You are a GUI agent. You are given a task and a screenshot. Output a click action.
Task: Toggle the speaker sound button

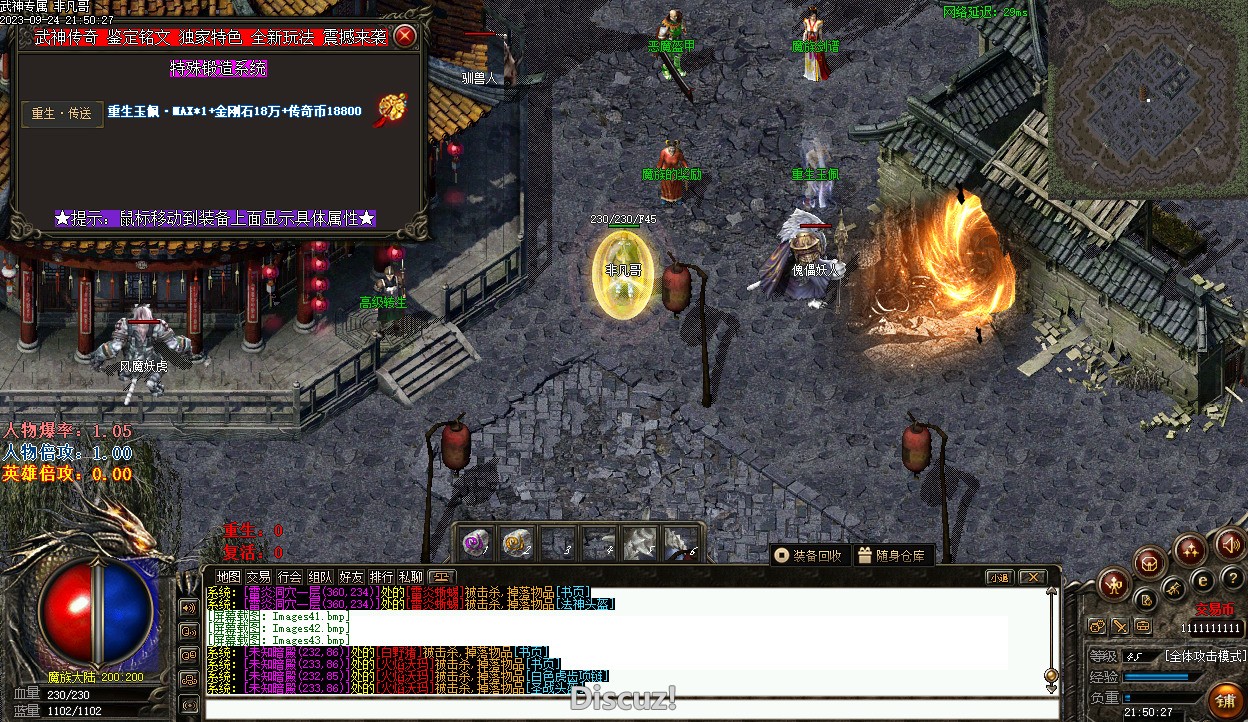point(1229,544)
